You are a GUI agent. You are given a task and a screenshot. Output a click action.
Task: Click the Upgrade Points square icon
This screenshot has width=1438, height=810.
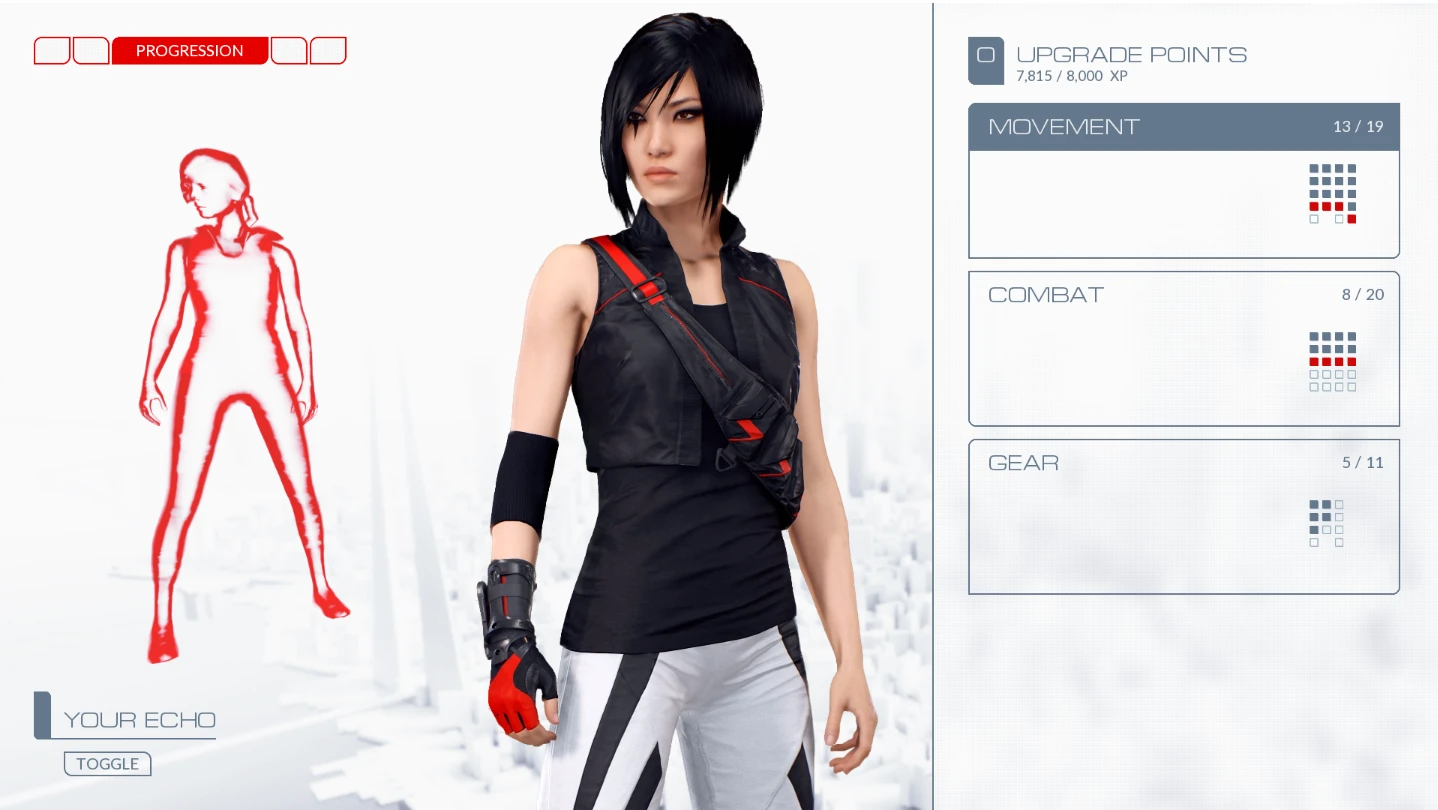(x=986, y=60)
